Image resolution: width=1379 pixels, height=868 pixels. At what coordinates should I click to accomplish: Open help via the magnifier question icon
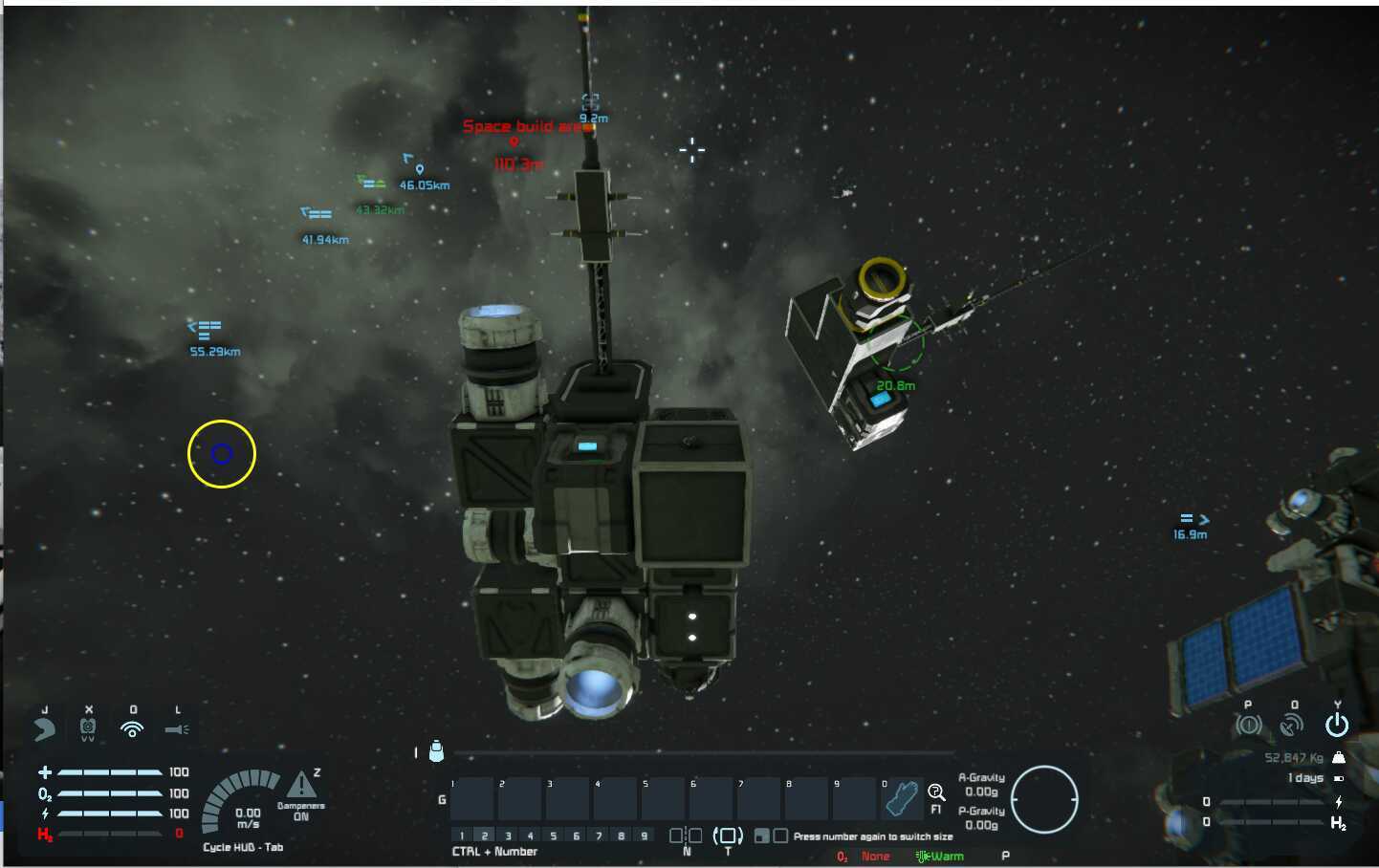coord(936,792)
